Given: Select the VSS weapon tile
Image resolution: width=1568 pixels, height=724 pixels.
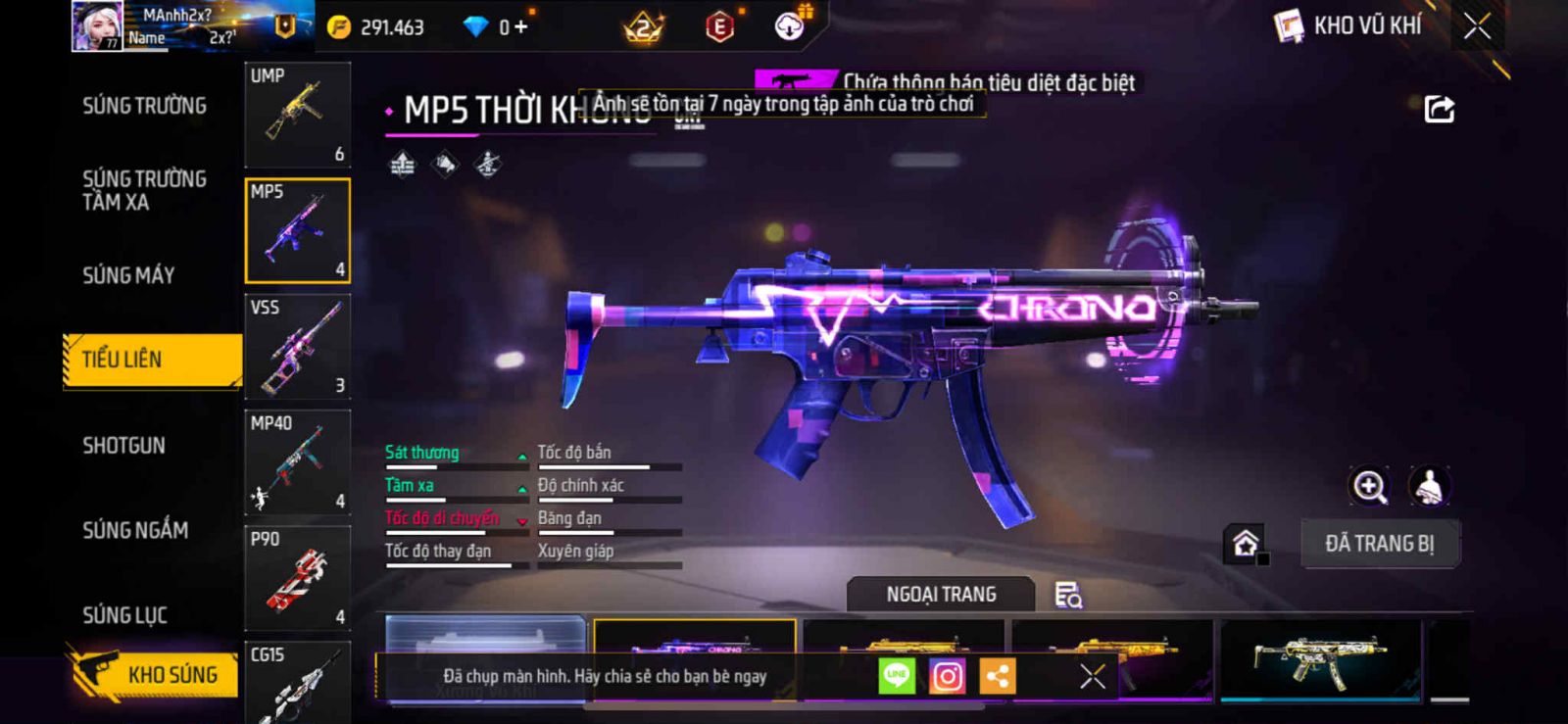Looking at the screenshot, I should pyautogui.click(x=297, y=347).
